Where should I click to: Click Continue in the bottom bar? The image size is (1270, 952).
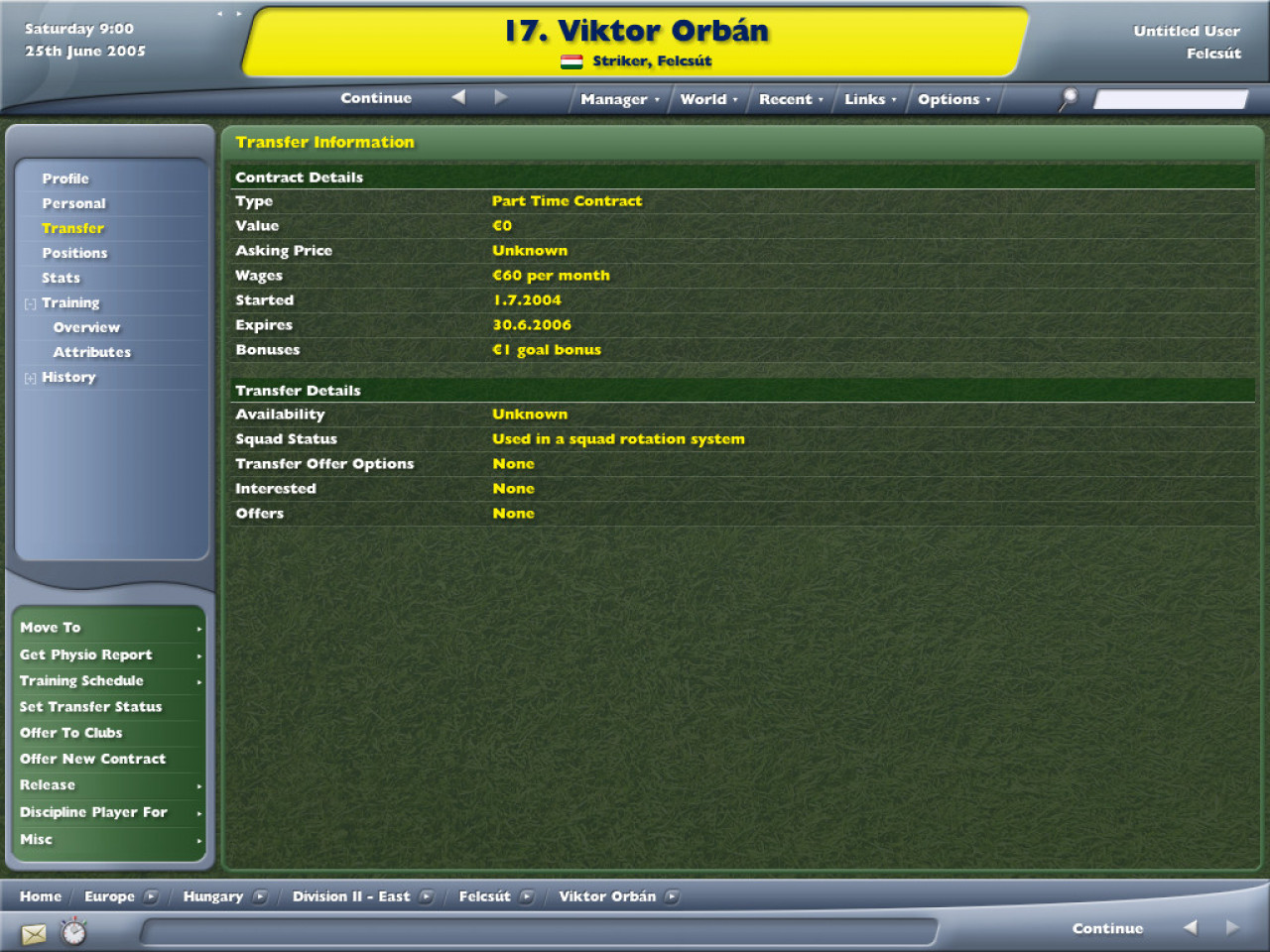pos(1107,928)
